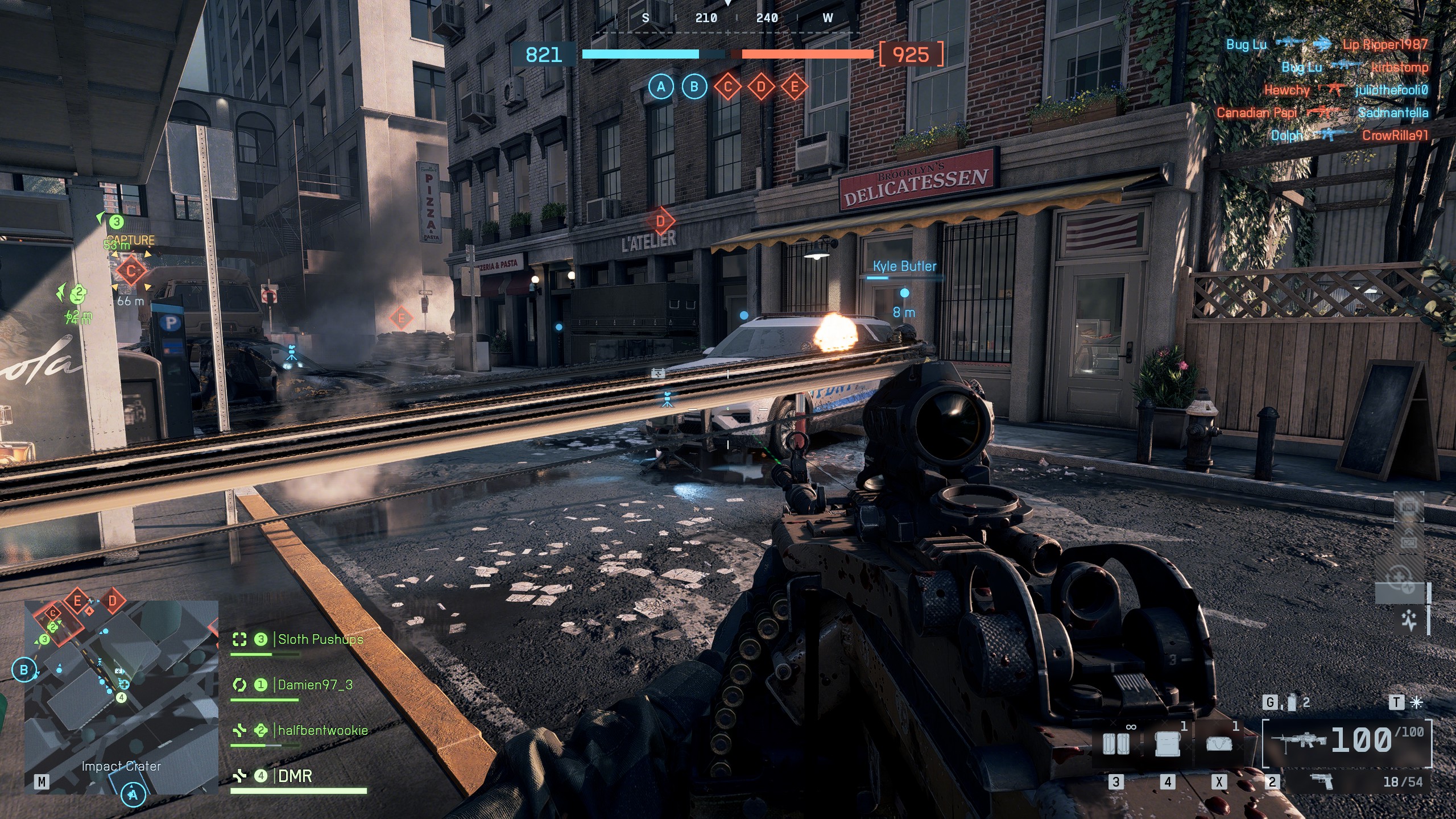Screen dimensions: 1456x819
Task: Switch to the pistol sidearm
Action: click(x=1321, y=781)
